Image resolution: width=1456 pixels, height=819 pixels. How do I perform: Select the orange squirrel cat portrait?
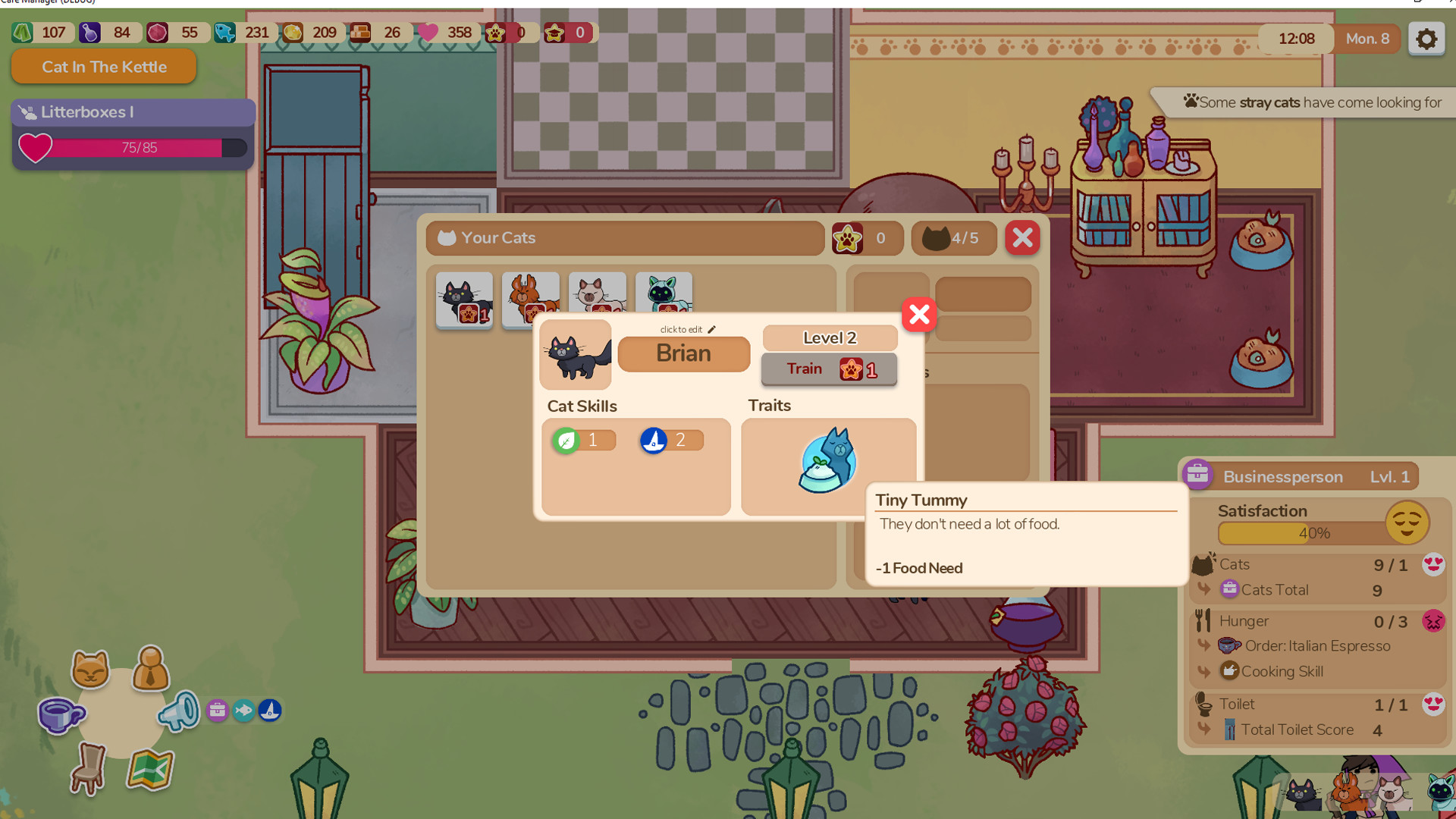pyautogui.click(x=530, y=298)
